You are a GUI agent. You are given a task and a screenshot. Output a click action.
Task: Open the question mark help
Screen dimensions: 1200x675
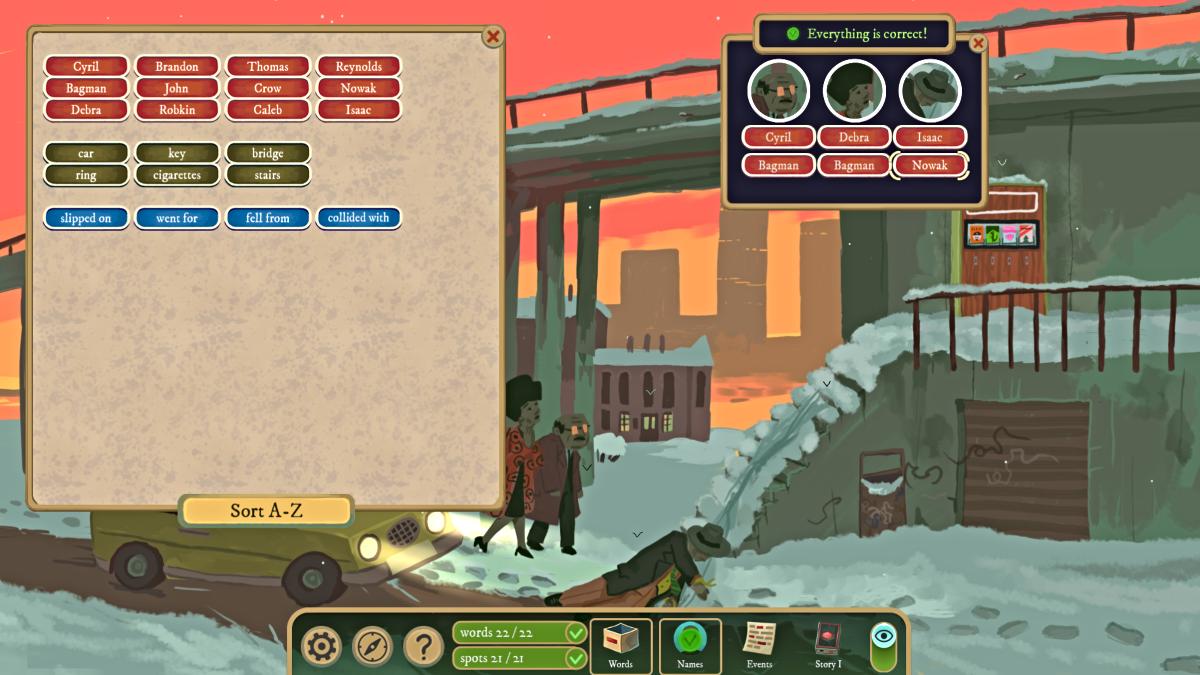pos(423,646)
